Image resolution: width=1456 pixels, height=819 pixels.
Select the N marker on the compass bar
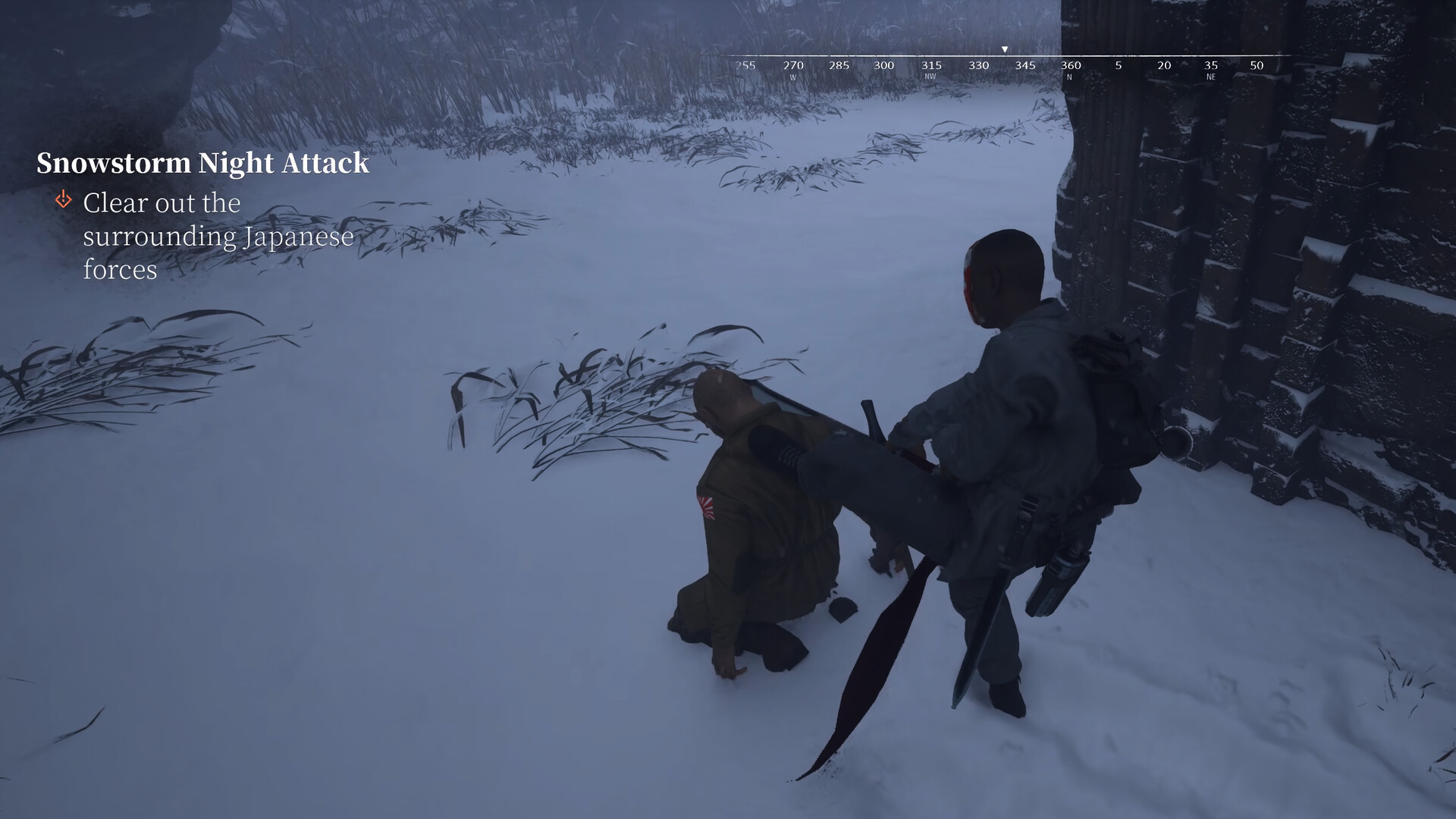tap(1068, 76)
